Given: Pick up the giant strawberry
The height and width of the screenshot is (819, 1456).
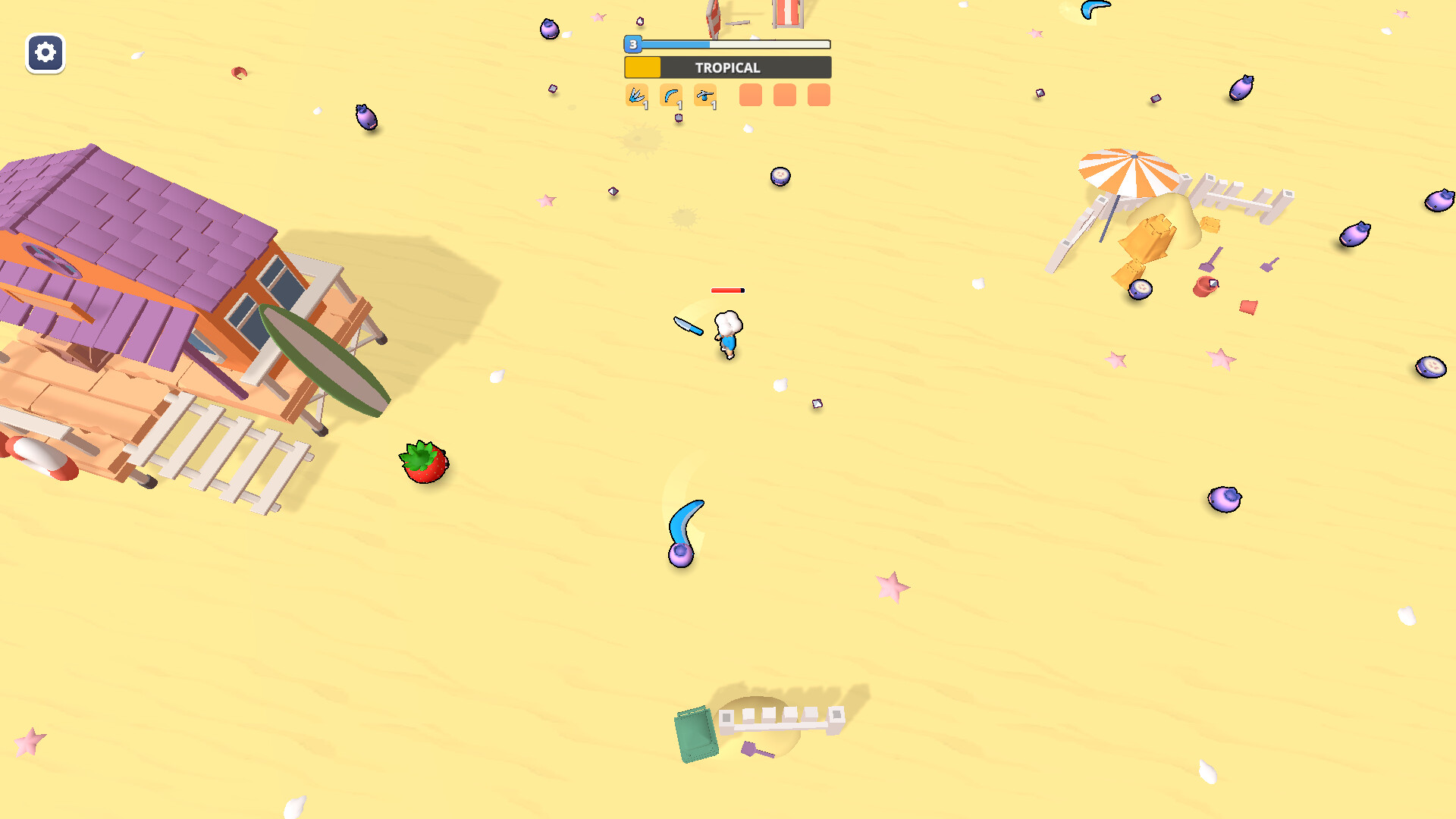Looking at the screenshot, I should pos(424,461).
